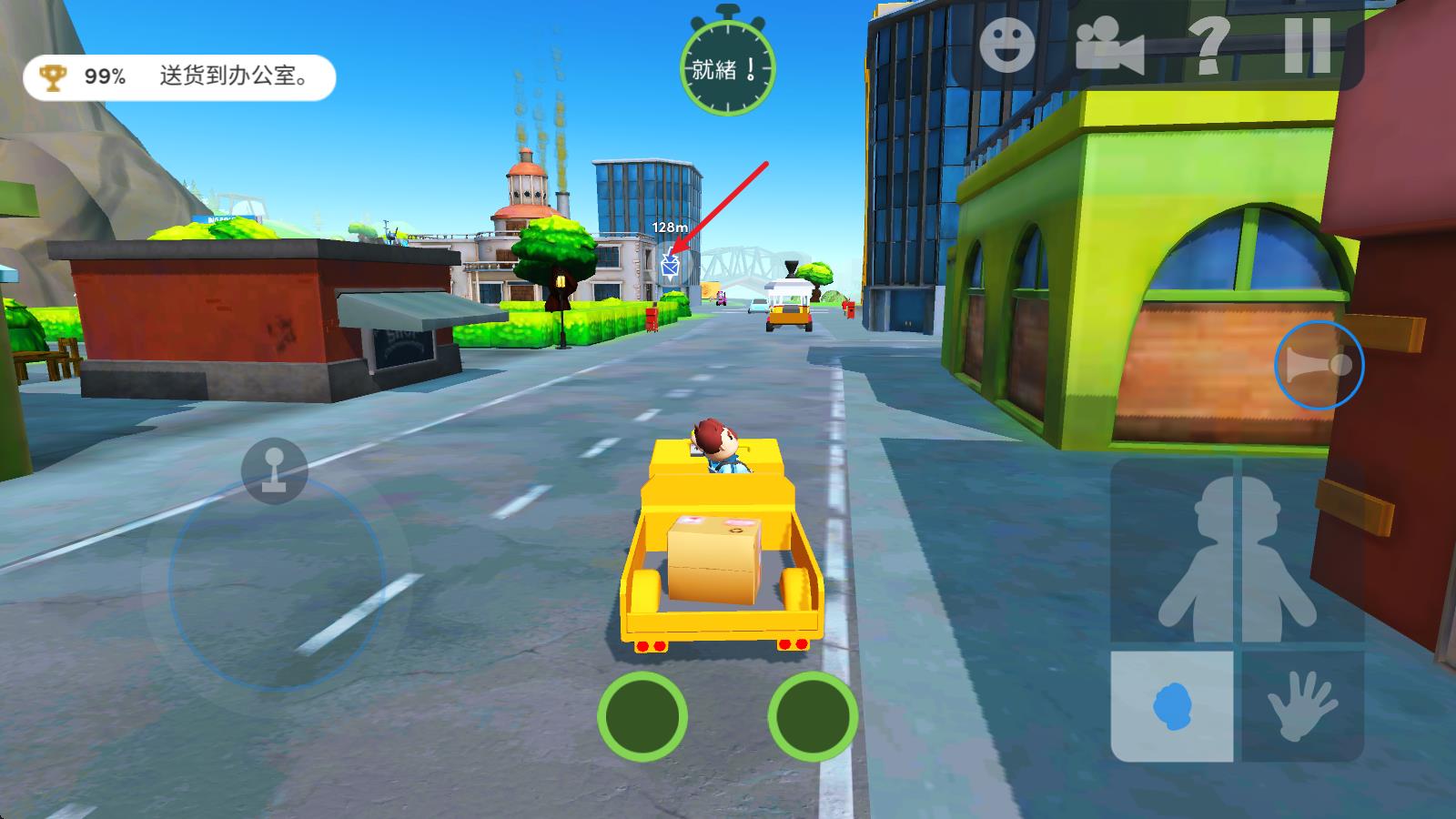
Task: Open the question mark help
Action: tap(1209, 45)
